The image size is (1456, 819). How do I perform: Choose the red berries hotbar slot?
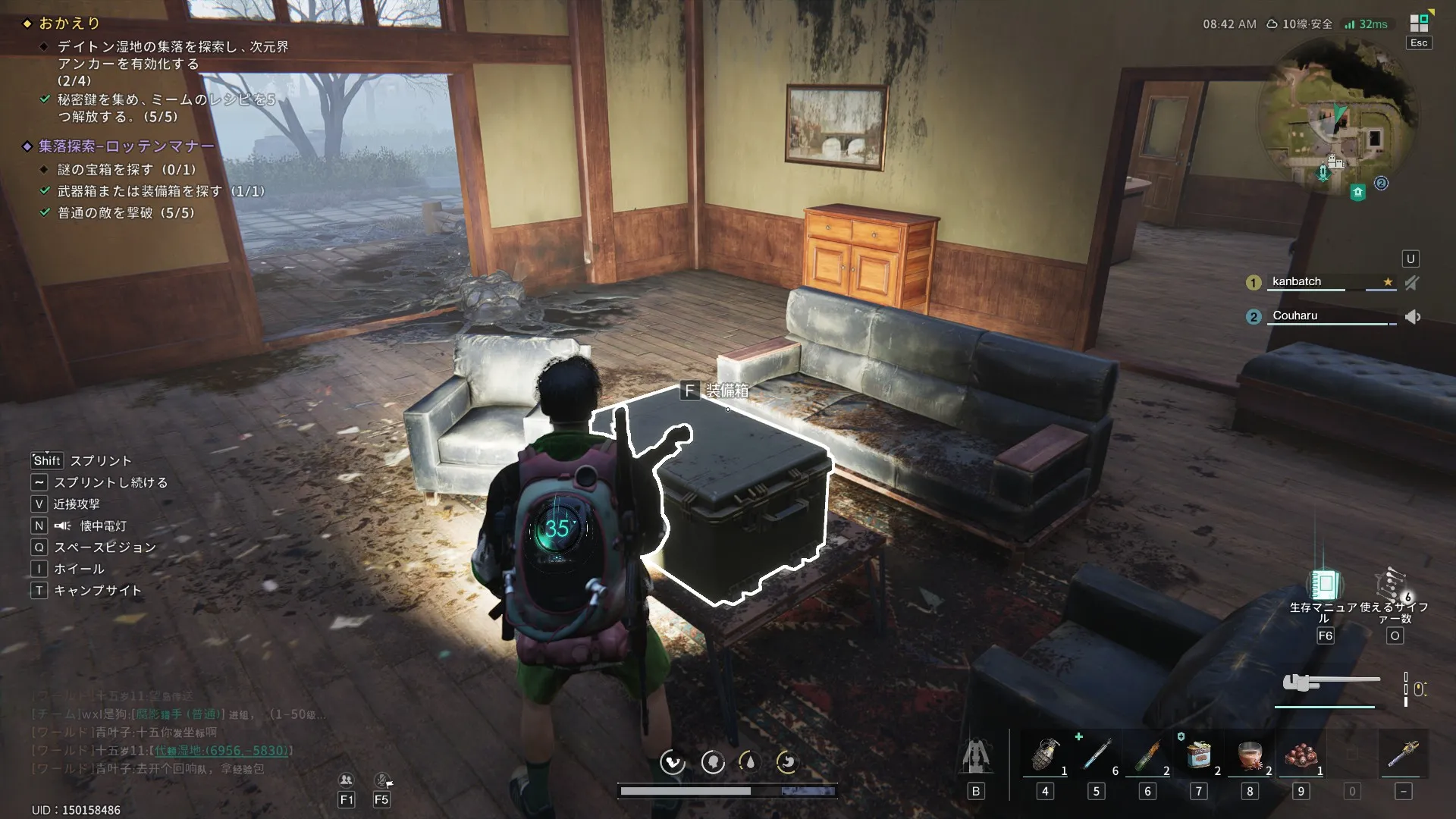click(1301, 756)
